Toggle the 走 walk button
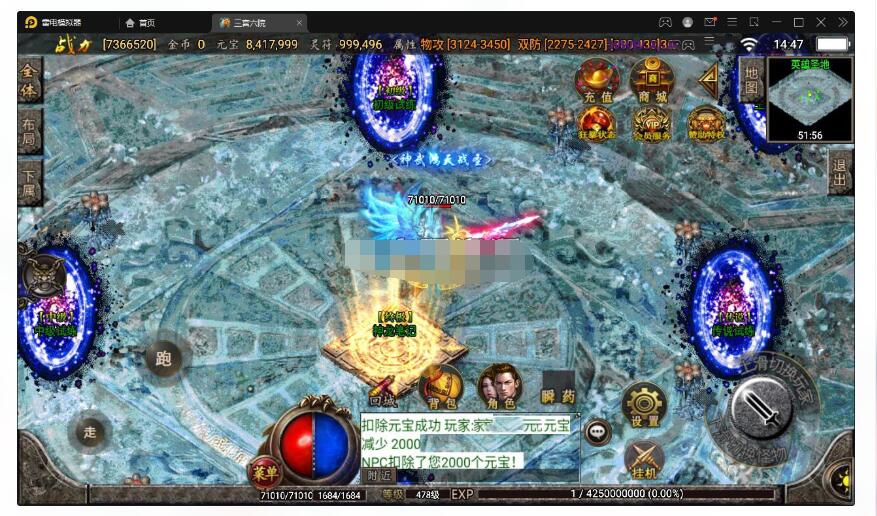Viewport: 877px width, 516px height. 90,432
